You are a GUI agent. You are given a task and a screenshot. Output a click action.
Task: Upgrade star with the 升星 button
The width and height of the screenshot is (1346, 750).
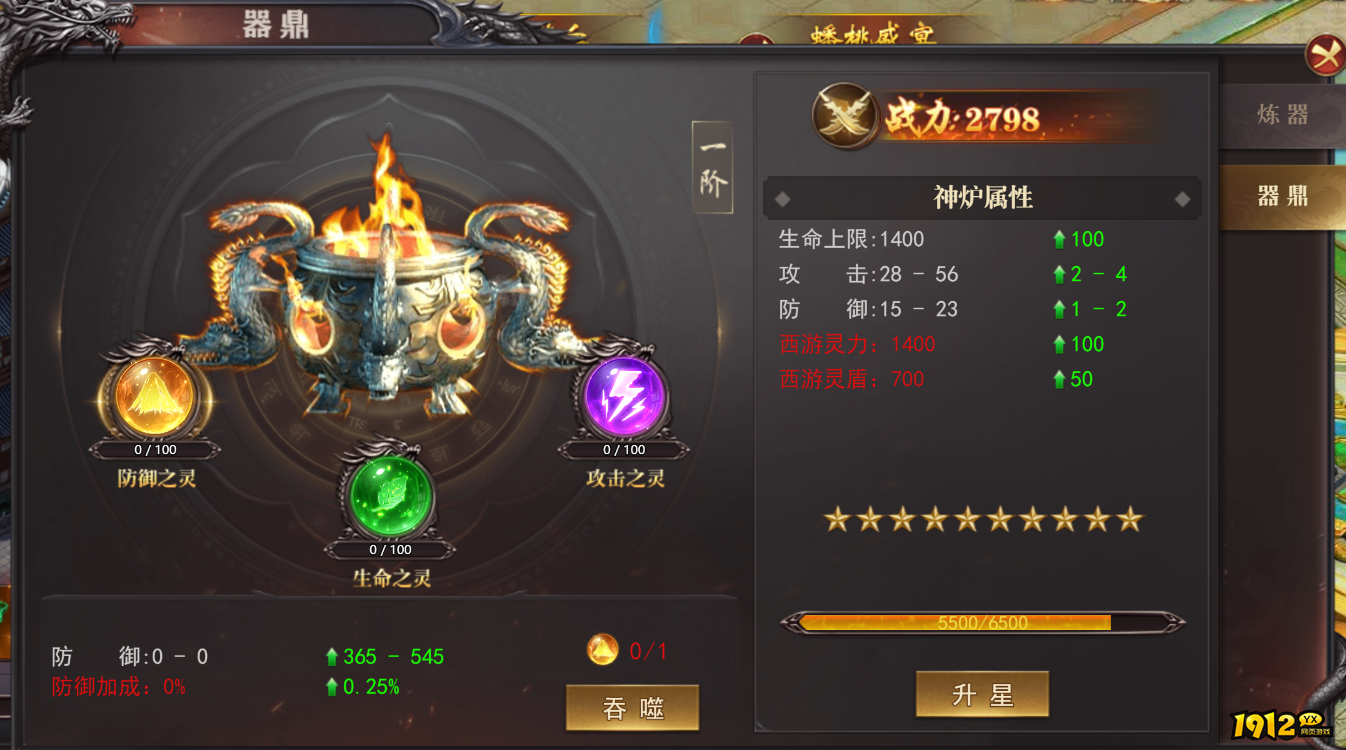[982, 694]
